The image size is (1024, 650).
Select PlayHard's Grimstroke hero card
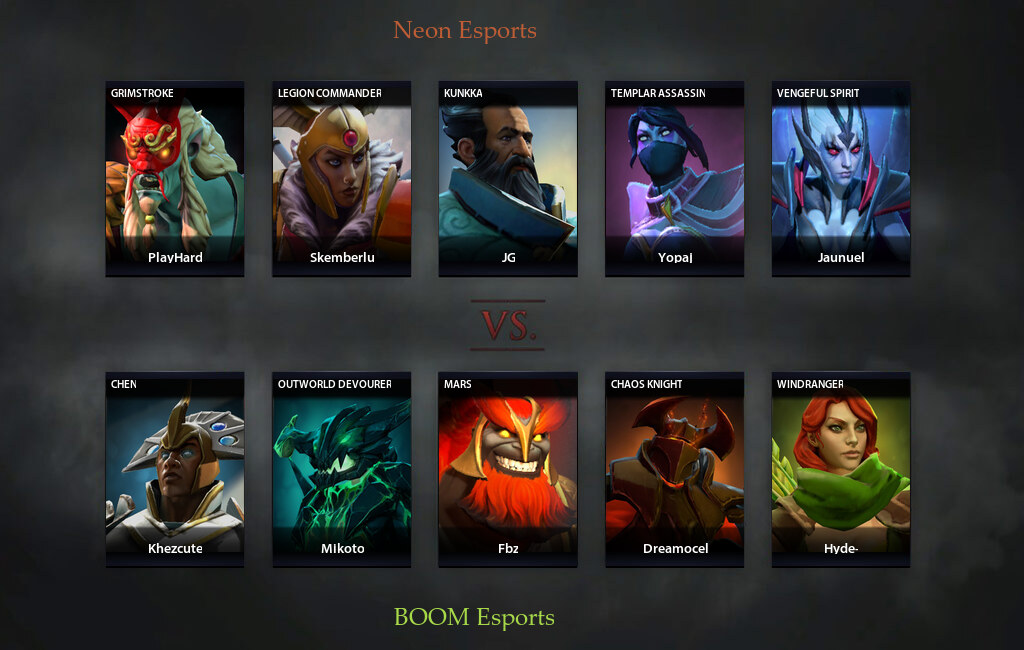(x=175, y=178)
